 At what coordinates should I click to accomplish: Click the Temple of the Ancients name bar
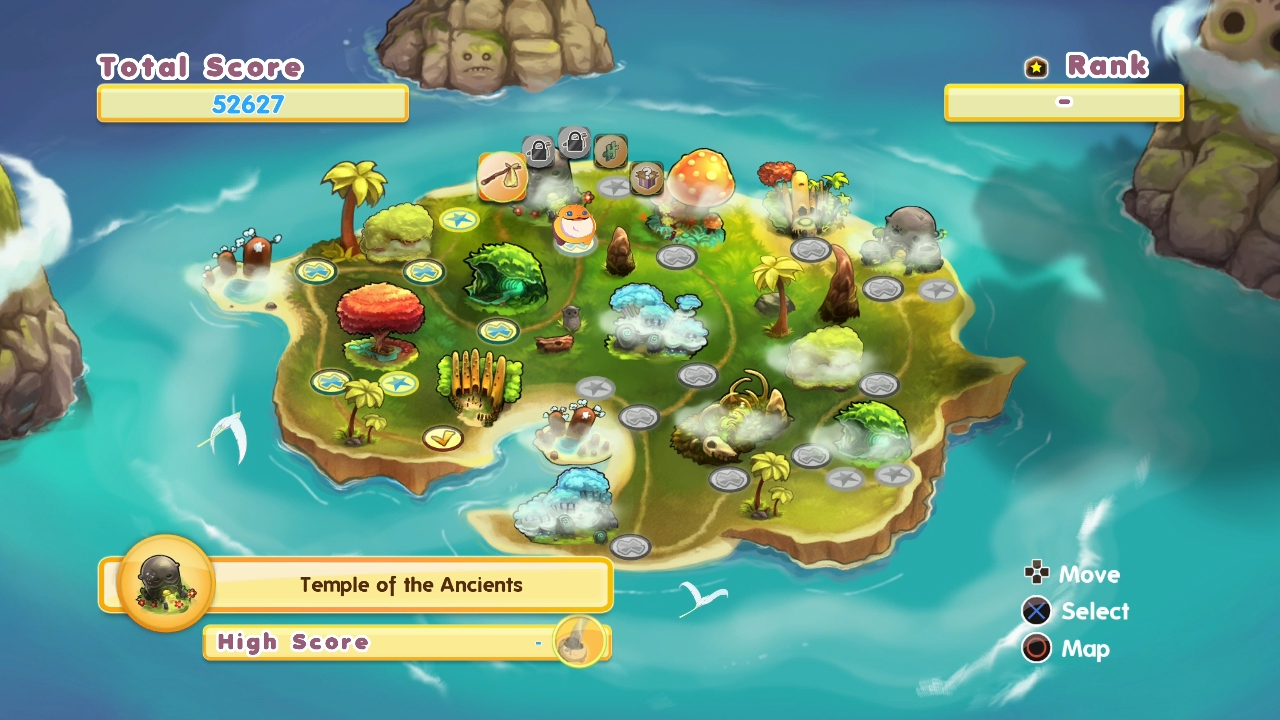point(410,585)
